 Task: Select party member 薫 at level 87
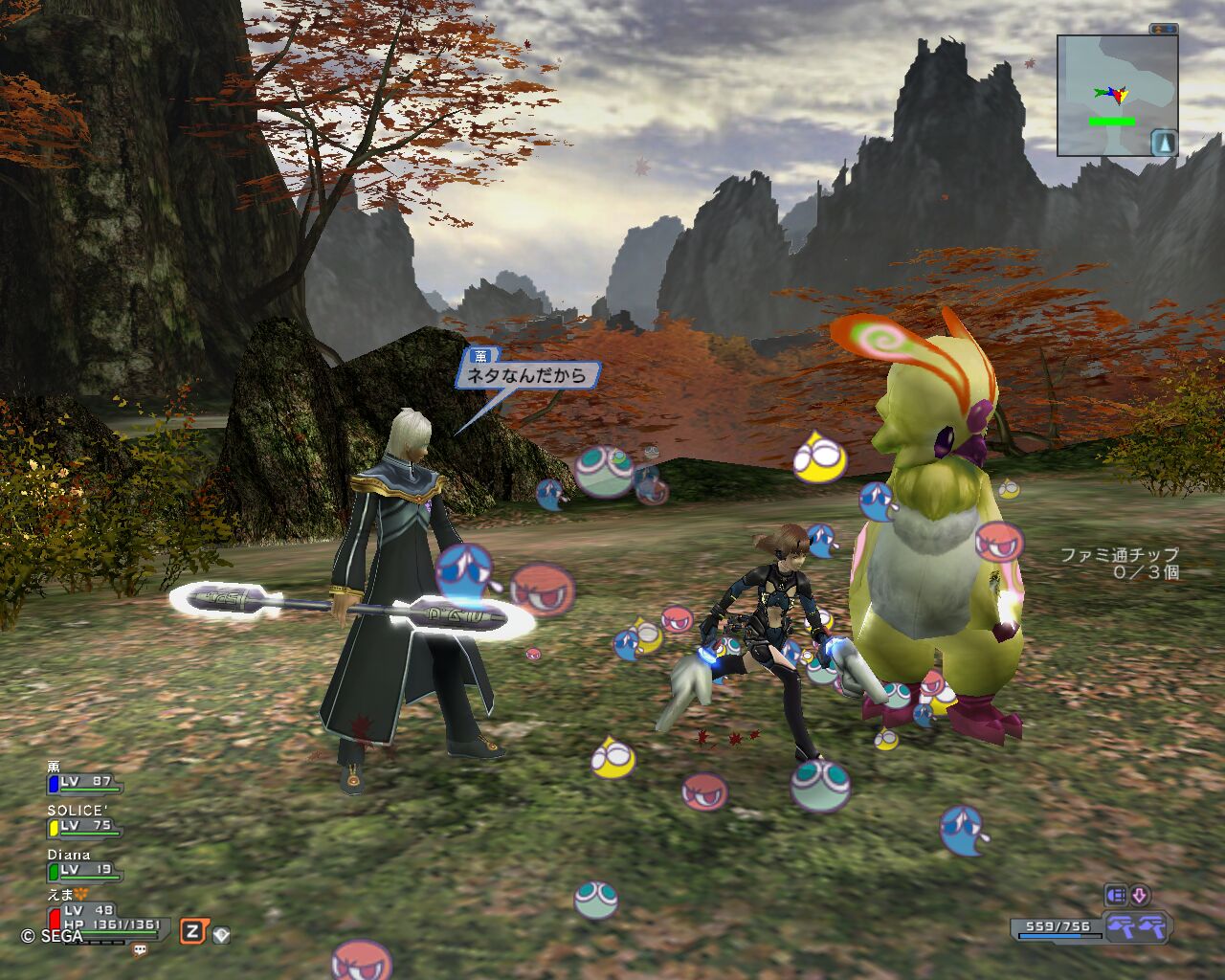tap(83, 782)
